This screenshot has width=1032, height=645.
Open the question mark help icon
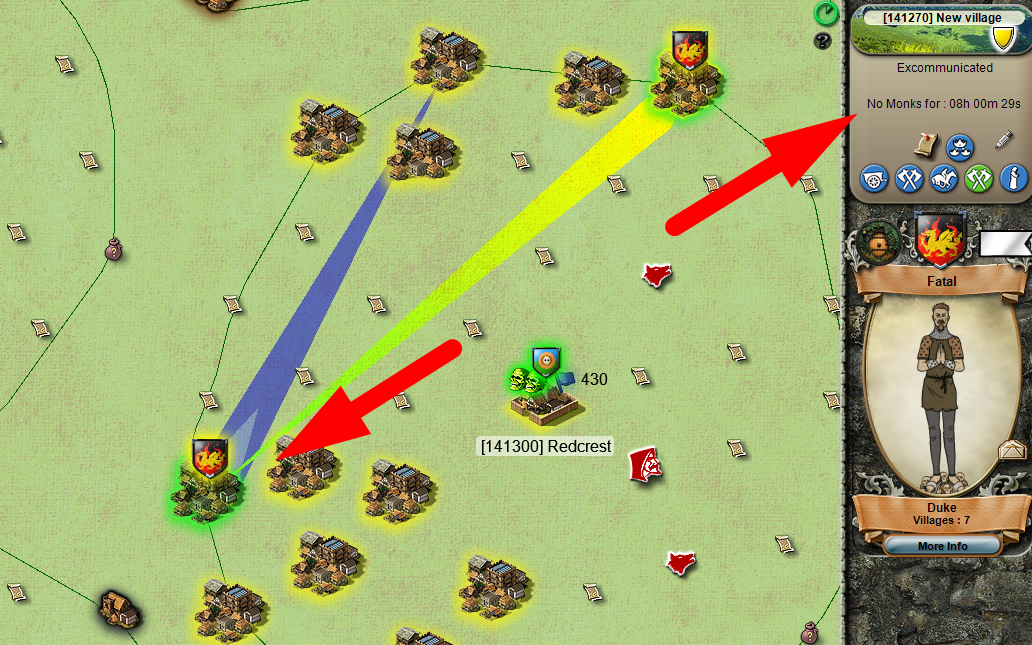point(824,41)
